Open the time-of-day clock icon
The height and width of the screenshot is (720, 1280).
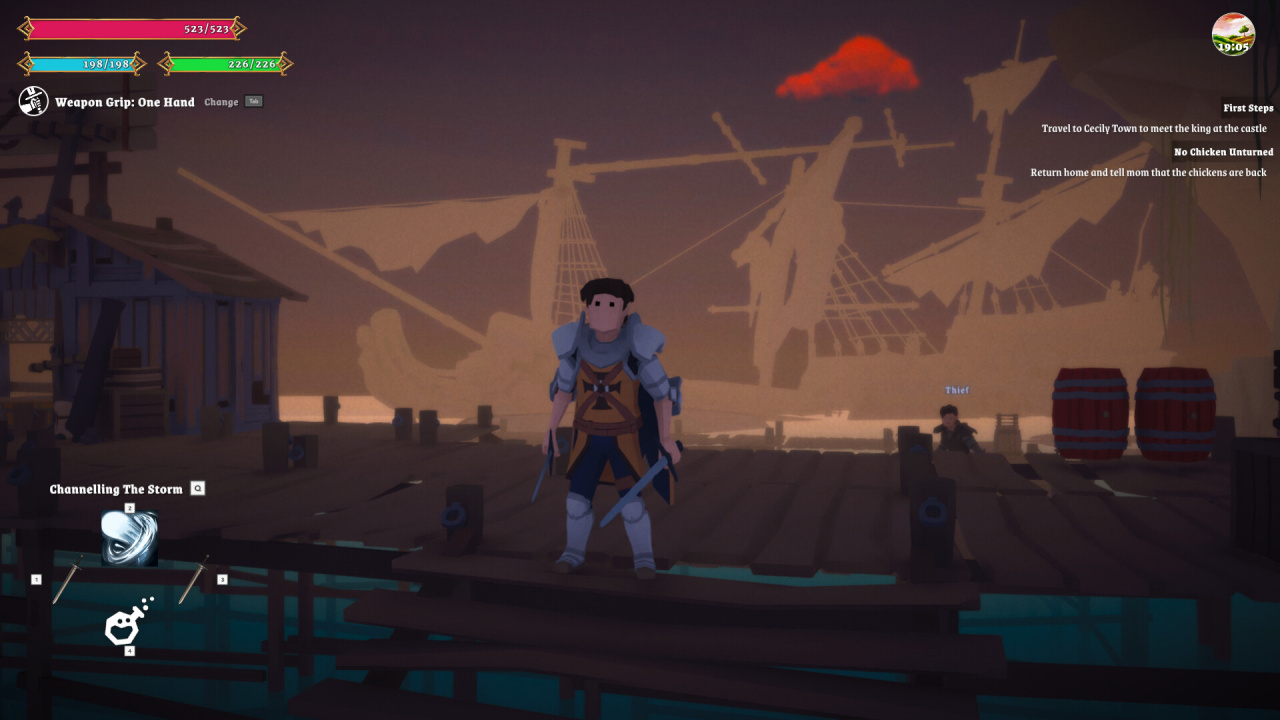point(1233,34)
